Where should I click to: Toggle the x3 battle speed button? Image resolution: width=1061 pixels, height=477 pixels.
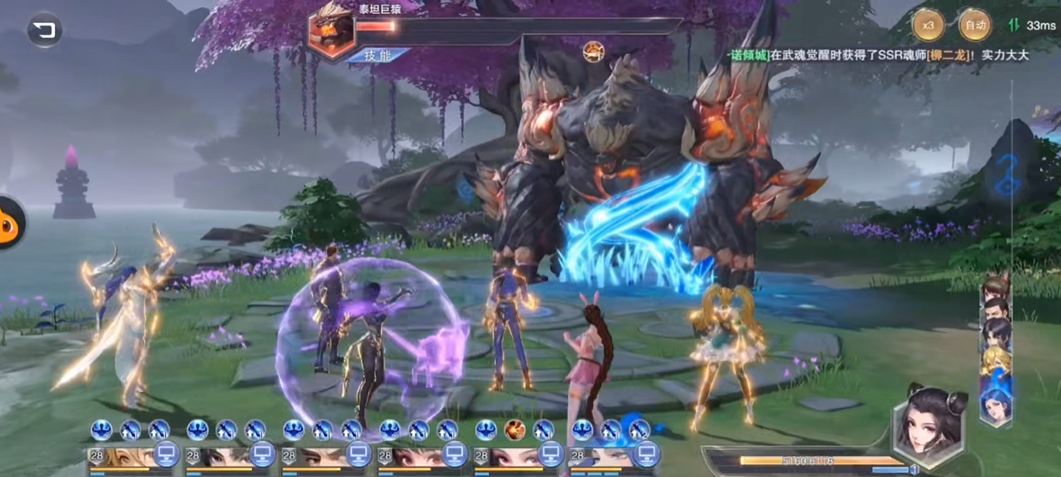point(928,23)
